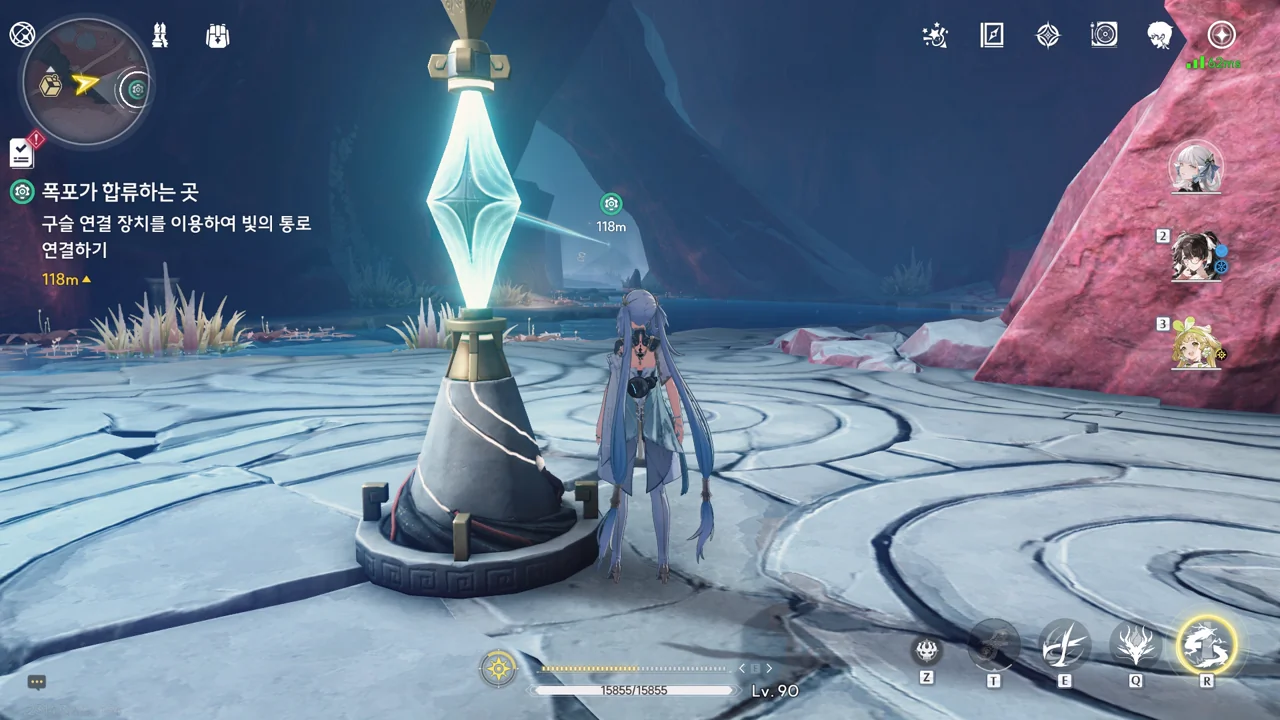Open the circled star menu icon

tap(1221, 35)
